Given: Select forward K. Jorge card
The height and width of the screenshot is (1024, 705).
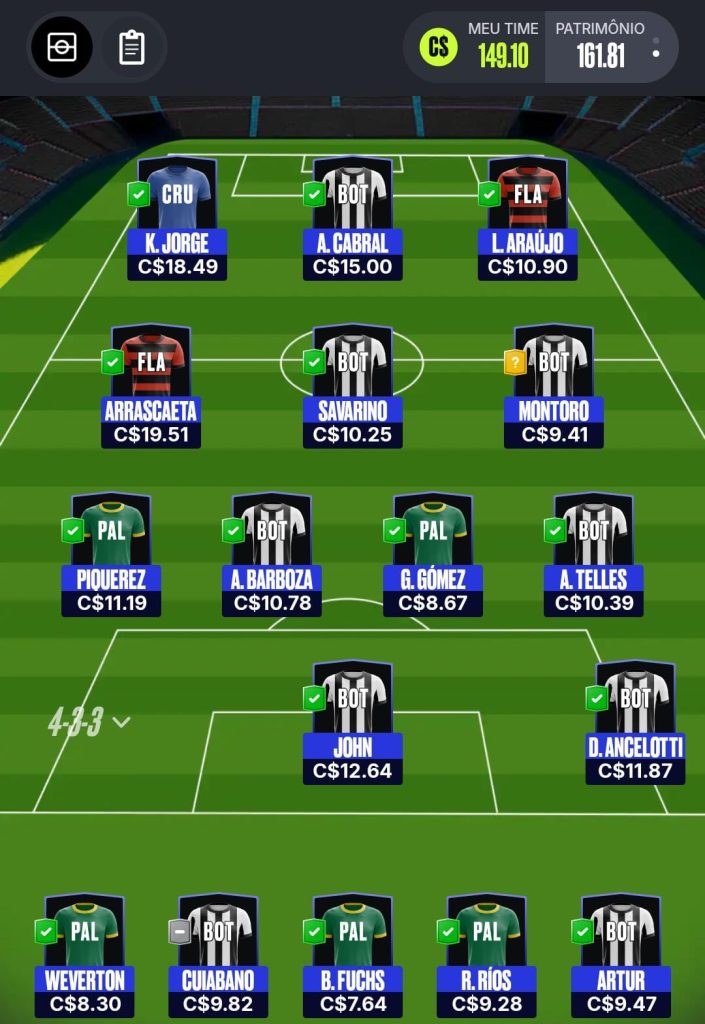Looking at the screenshot, I should (176, 216).
